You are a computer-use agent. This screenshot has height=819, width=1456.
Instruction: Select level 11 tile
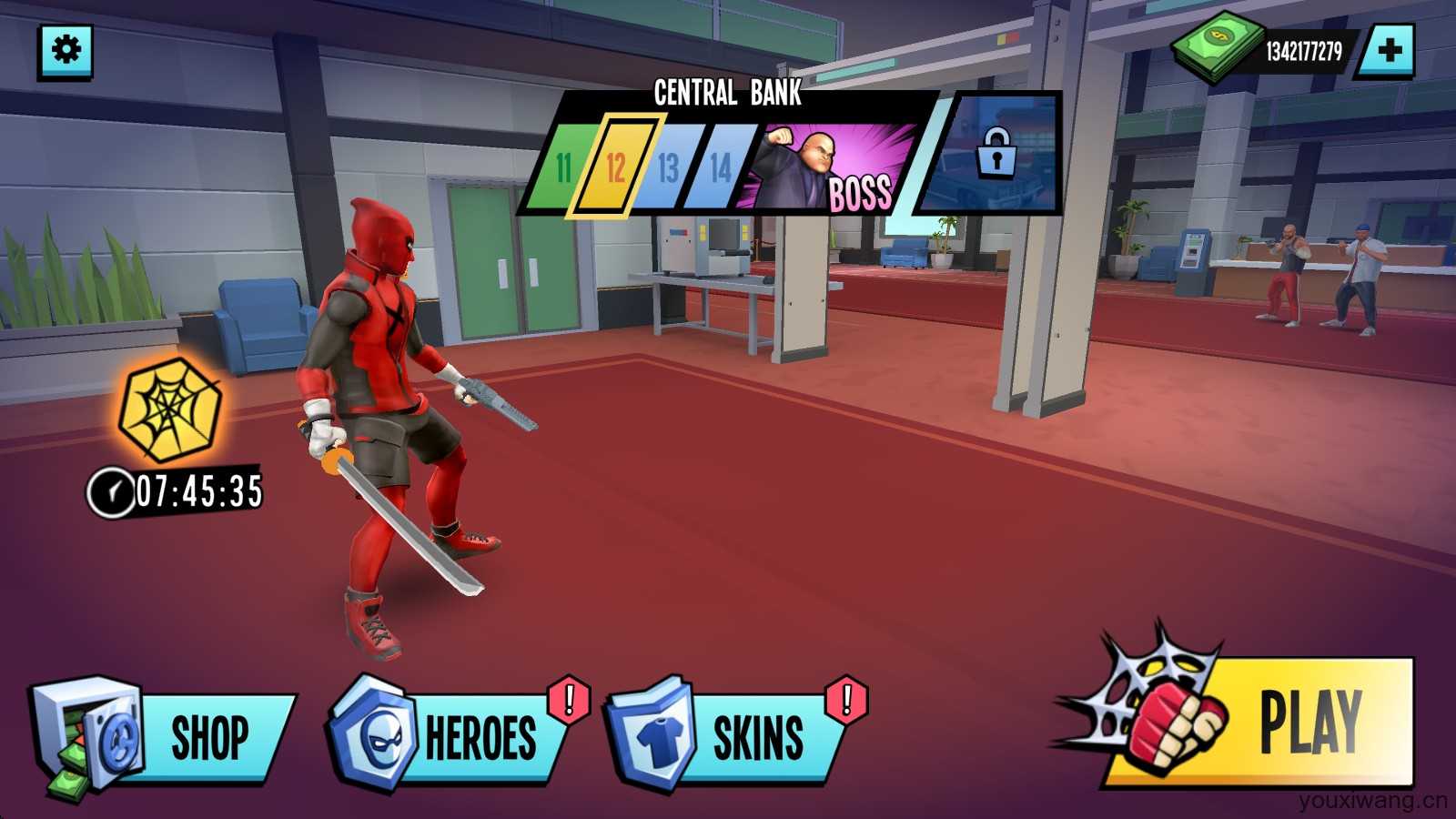point(563,167)
